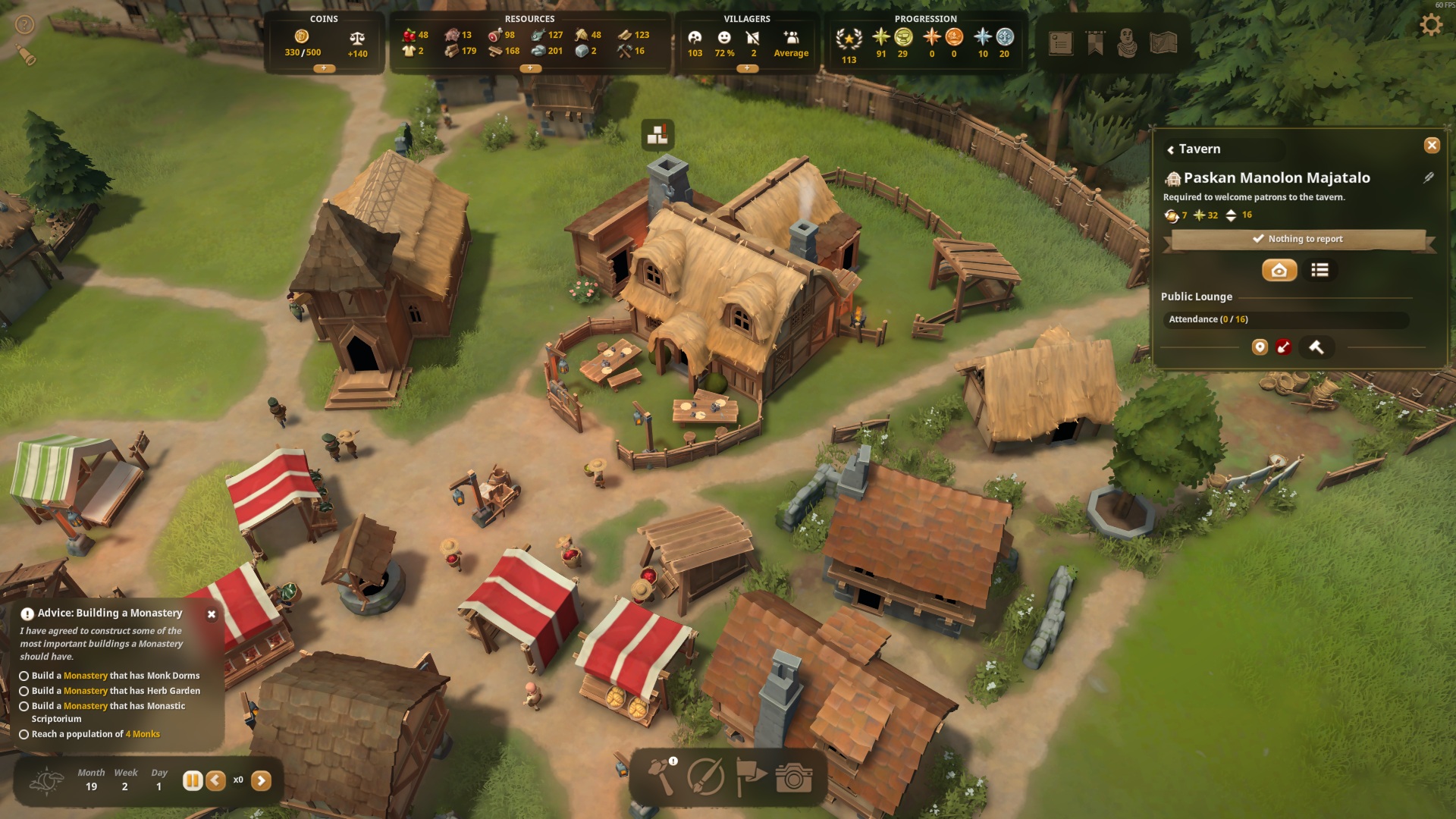This screenshot has width=1456, height=819.
Task: Activate the camera photo mode
Action: pos(794,777)
